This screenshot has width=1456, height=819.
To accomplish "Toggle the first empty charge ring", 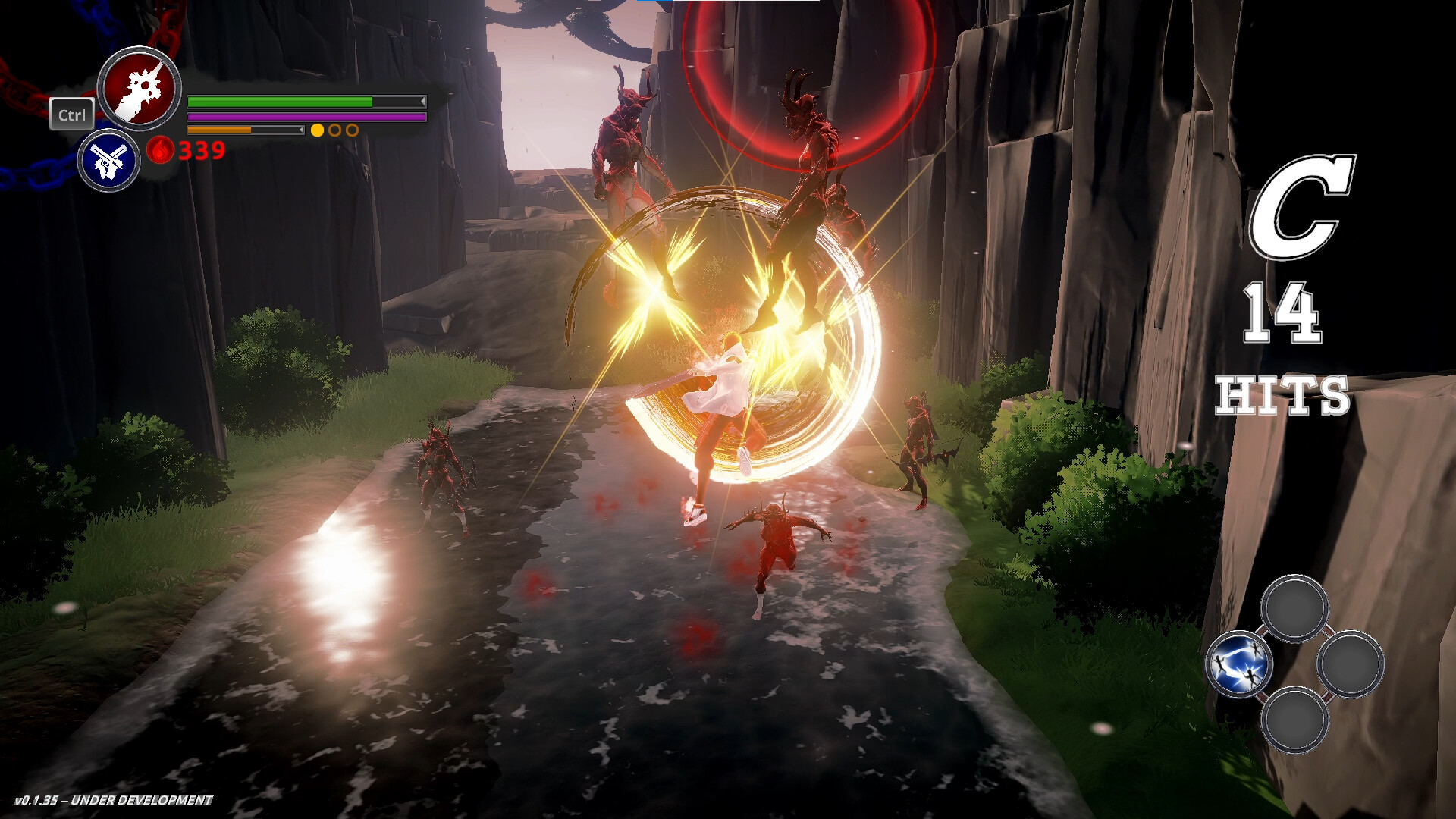I will pos(334,130).
